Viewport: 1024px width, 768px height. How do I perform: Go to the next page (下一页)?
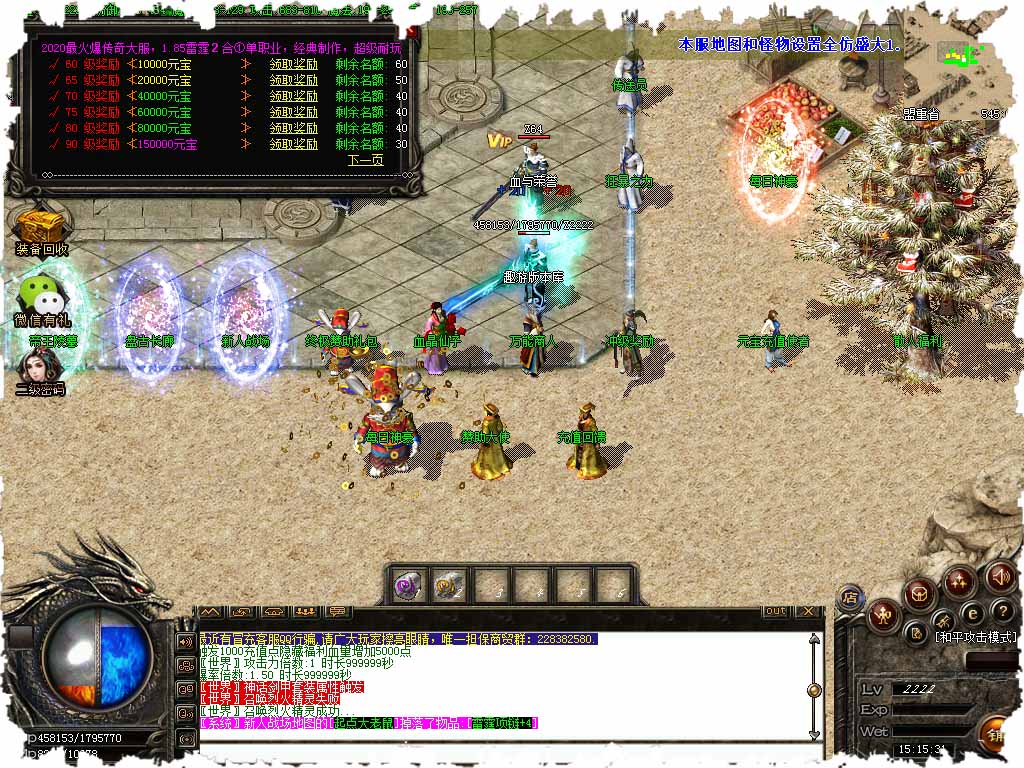[365, 160]
